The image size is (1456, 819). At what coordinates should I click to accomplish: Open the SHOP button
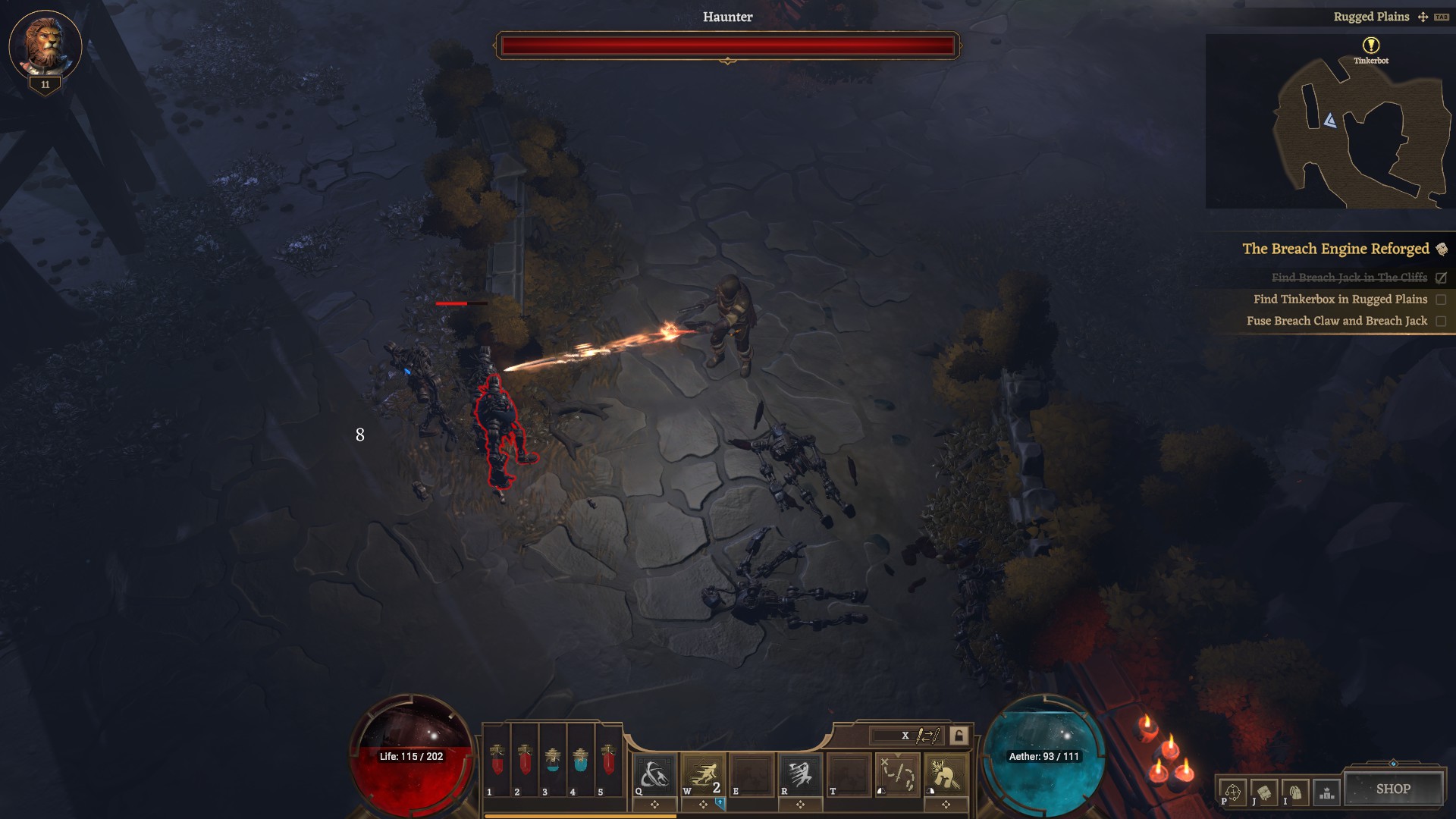pos(1393,789)
